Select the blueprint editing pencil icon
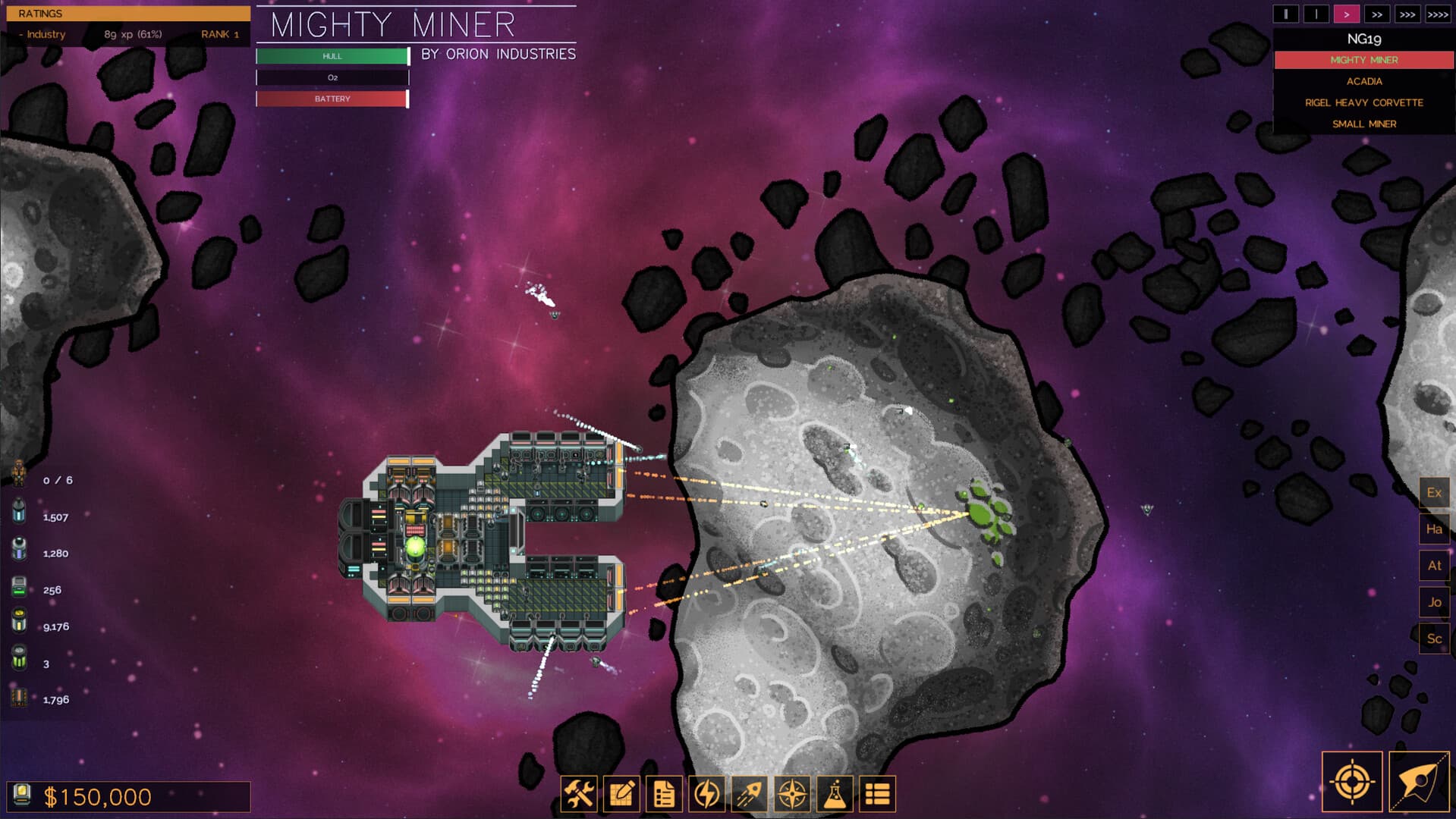The image size is (1456, 819). click(621, 794)
